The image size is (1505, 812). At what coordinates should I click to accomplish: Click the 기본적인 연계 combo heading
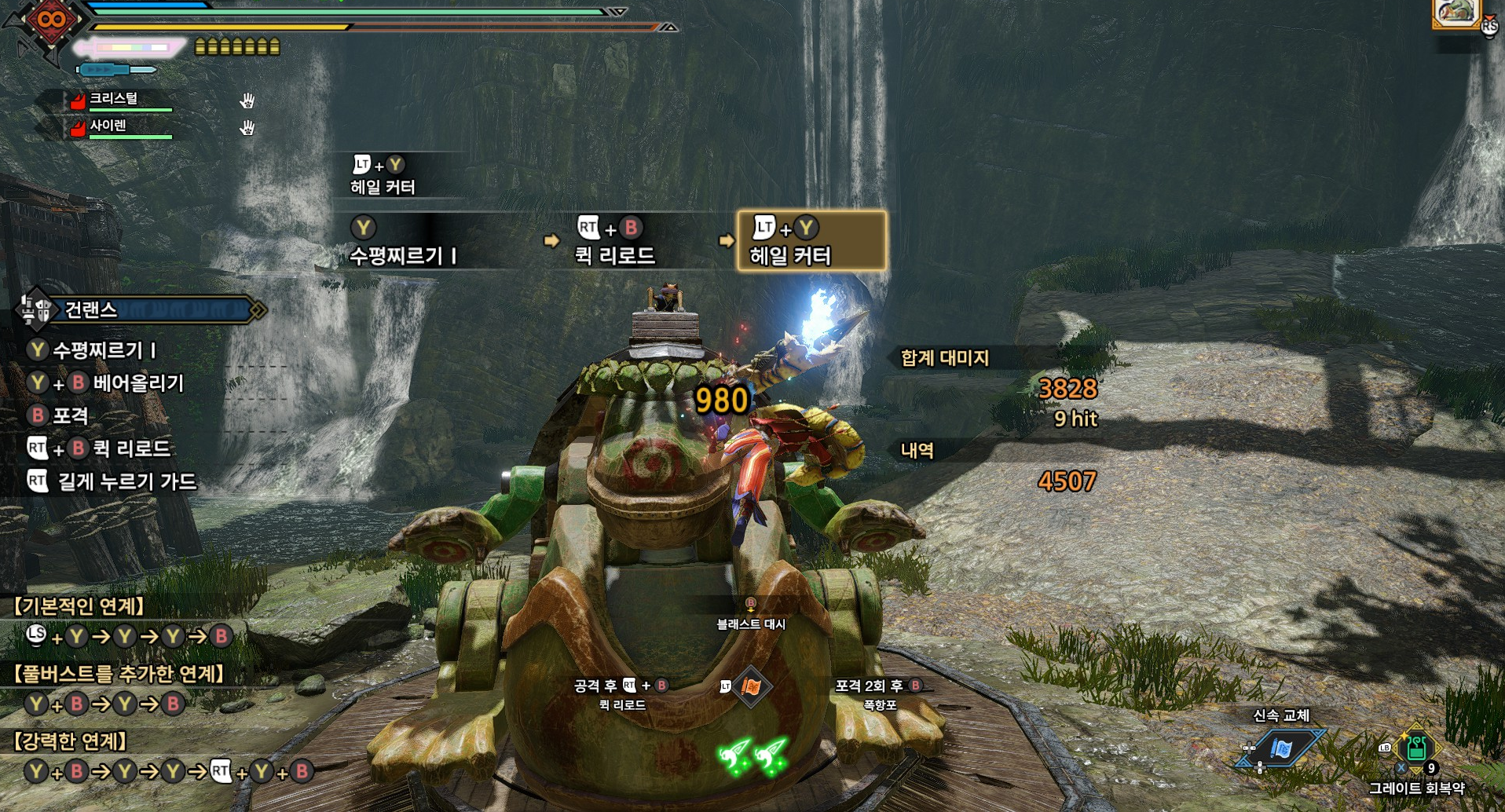pyautogui.click(x=79, y=606)
